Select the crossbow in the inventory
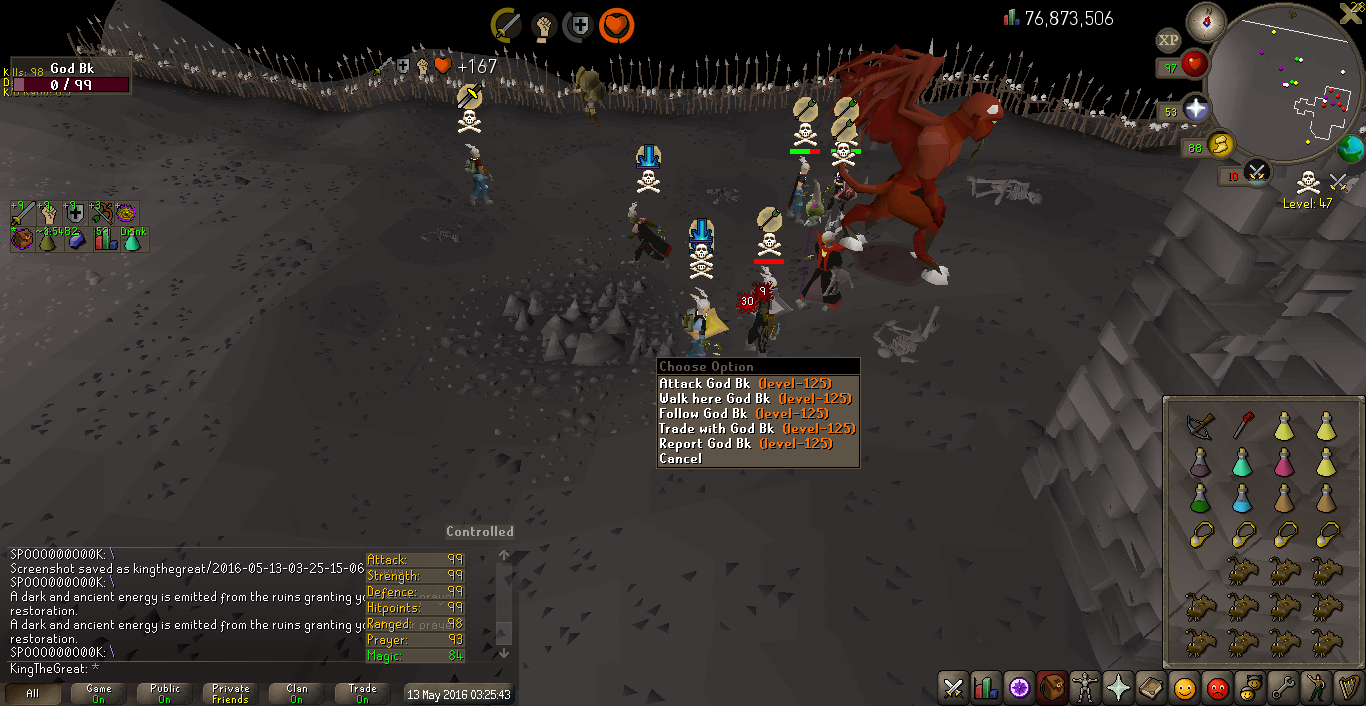Image resolution: width=1366 pixels, height=706 pixels. pyautogui.click(x=1199, y=425)
